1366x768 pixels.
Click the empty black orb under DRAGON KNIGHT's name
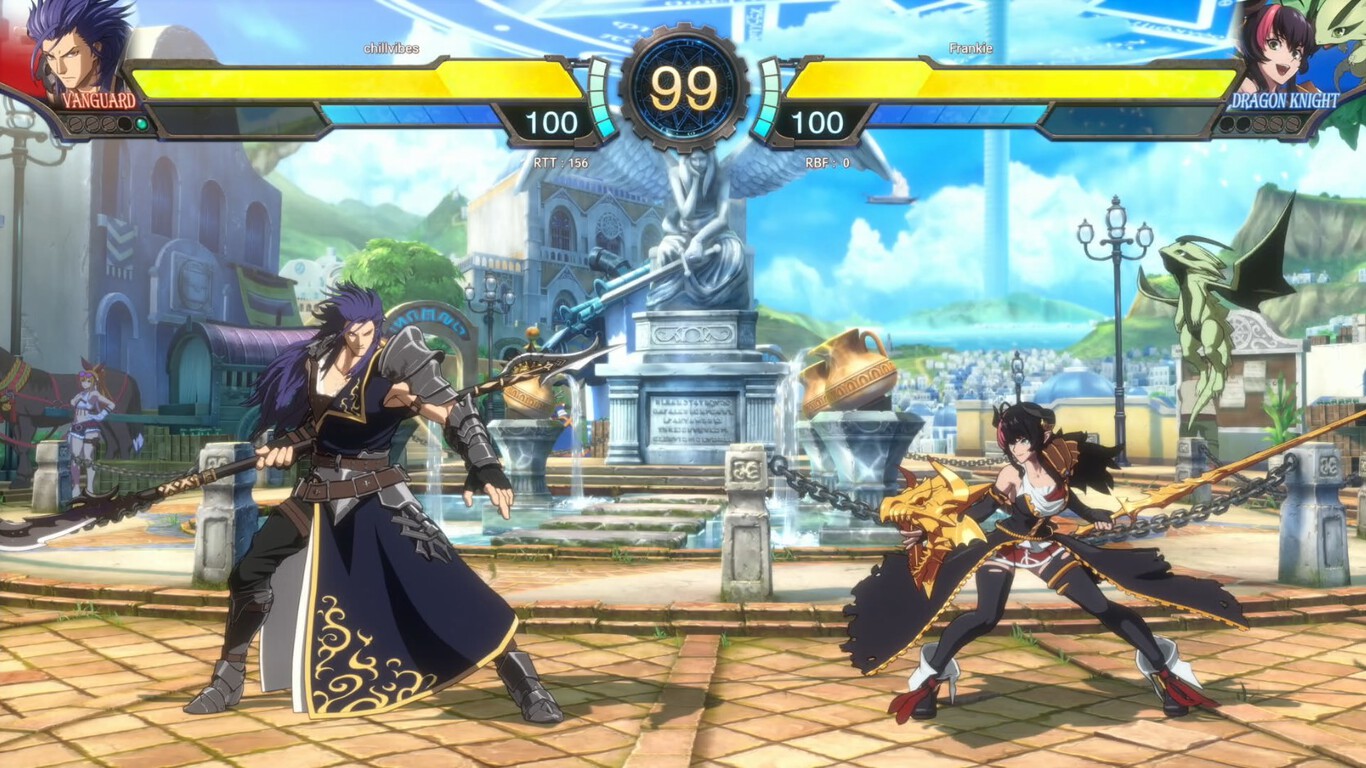coord(1226,123)
